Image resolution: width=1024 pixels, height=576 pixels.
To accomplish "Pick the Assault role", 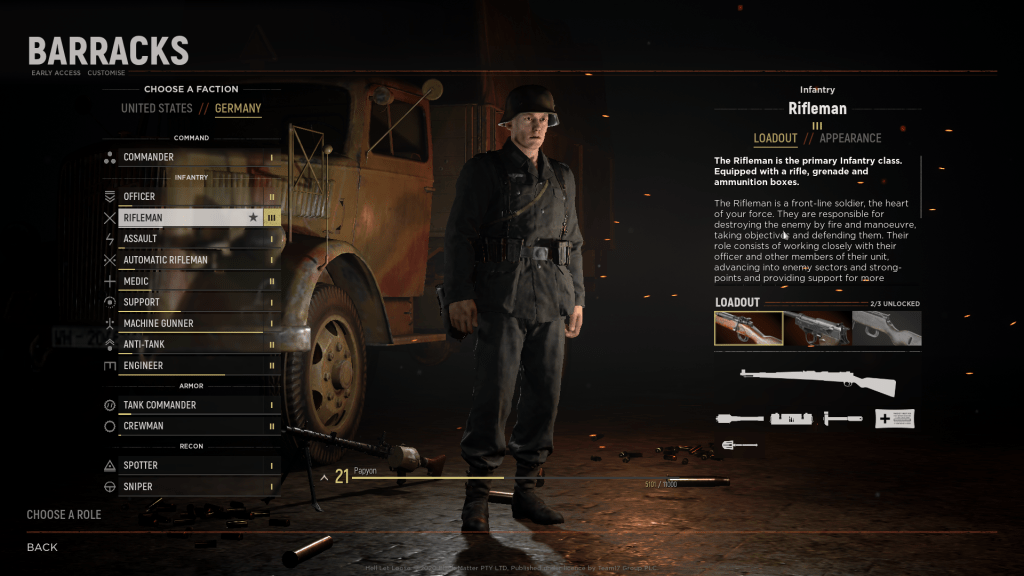I will 190,239.
